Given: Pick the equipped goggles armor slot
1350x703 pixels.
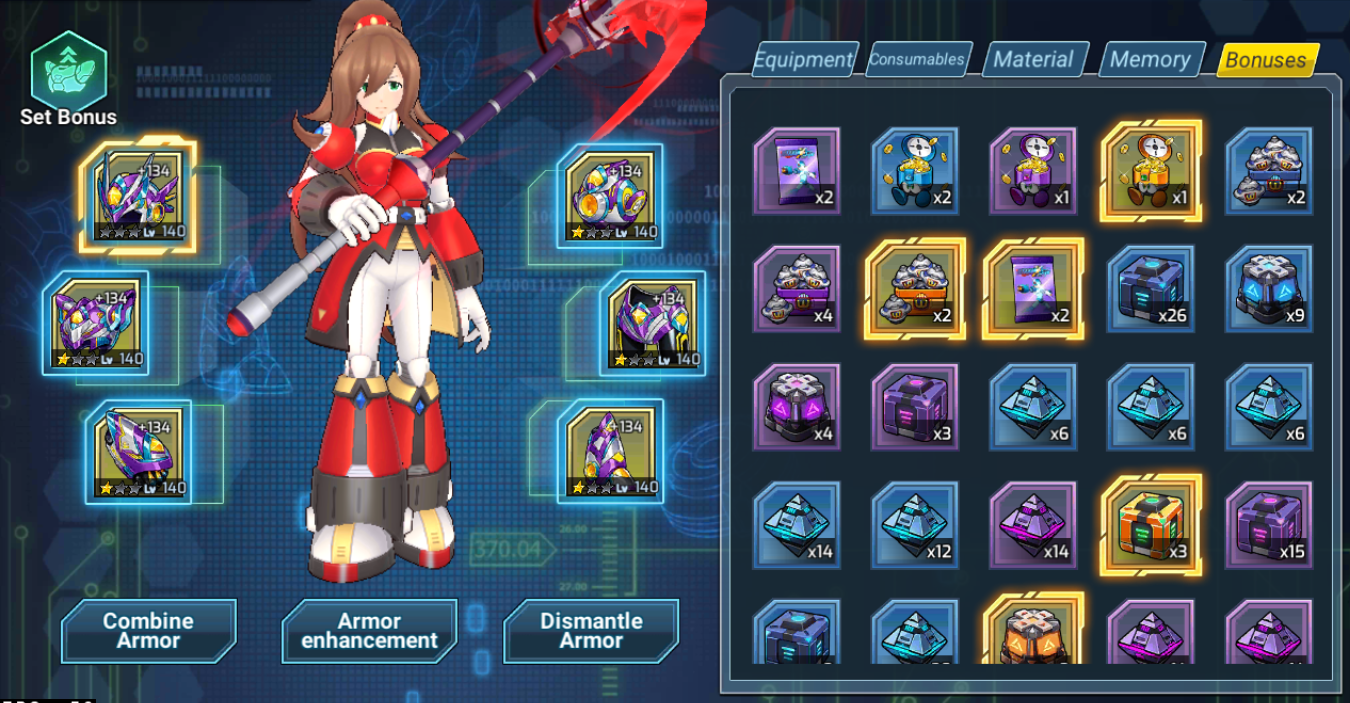Looking at the screenshot, I should coord(609,196).
